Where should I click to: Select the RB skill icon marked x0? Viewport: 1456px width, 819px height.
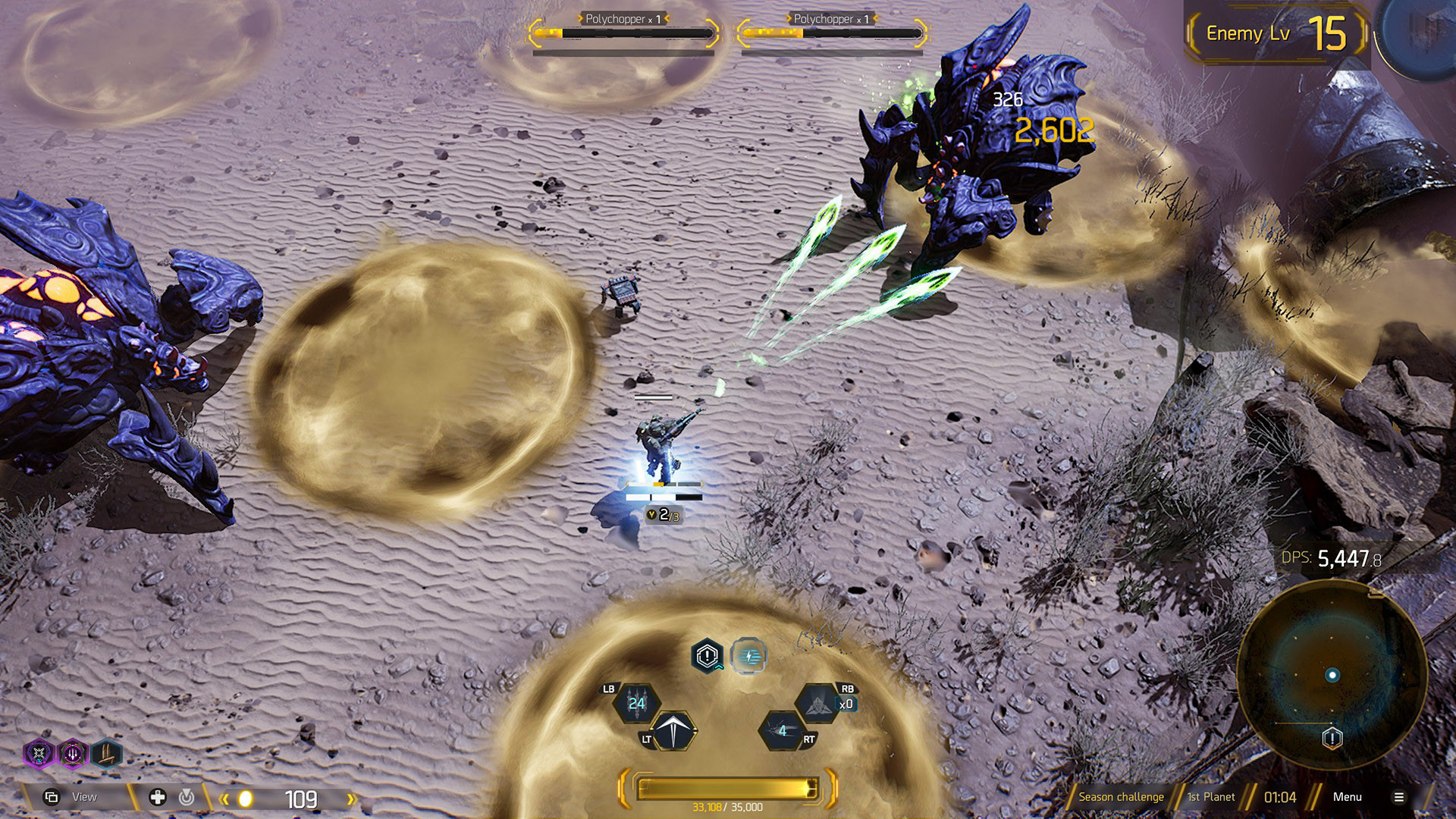817,703
